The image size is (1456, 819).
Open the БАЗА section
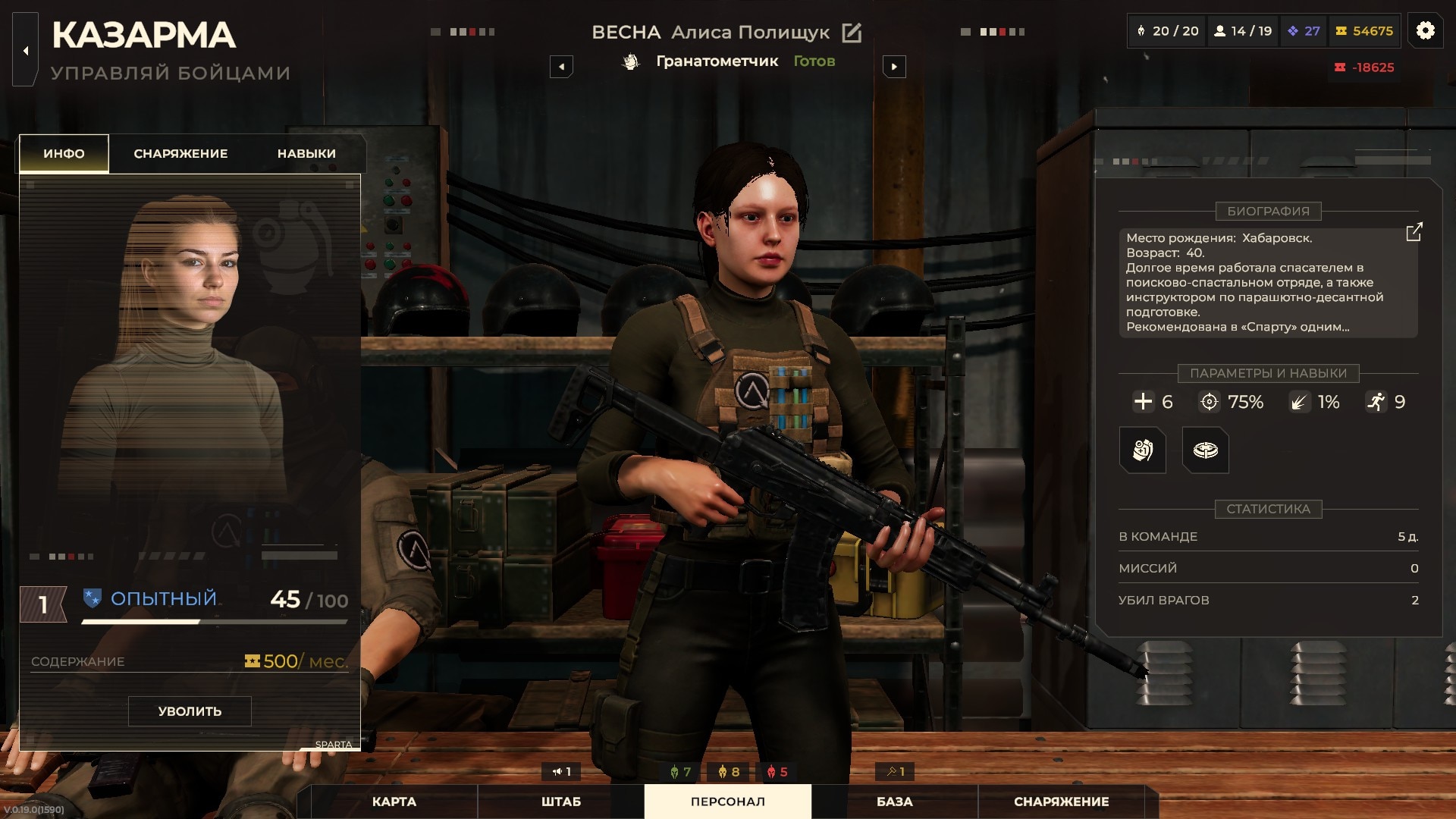[894, 802]
